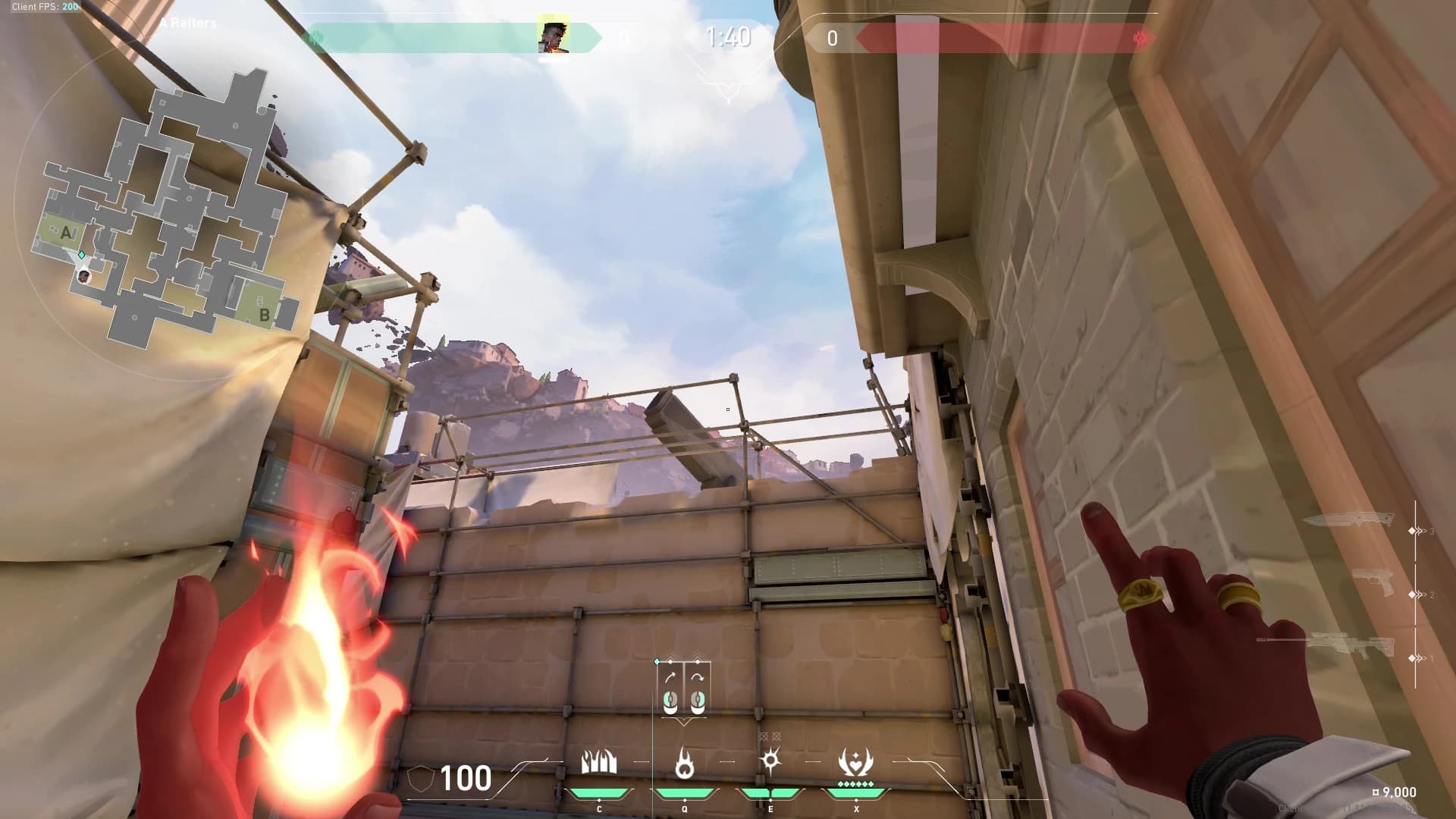Trigger the Run It Back ultimate
Screen dimensions: 1456x819
pos(855,763)
